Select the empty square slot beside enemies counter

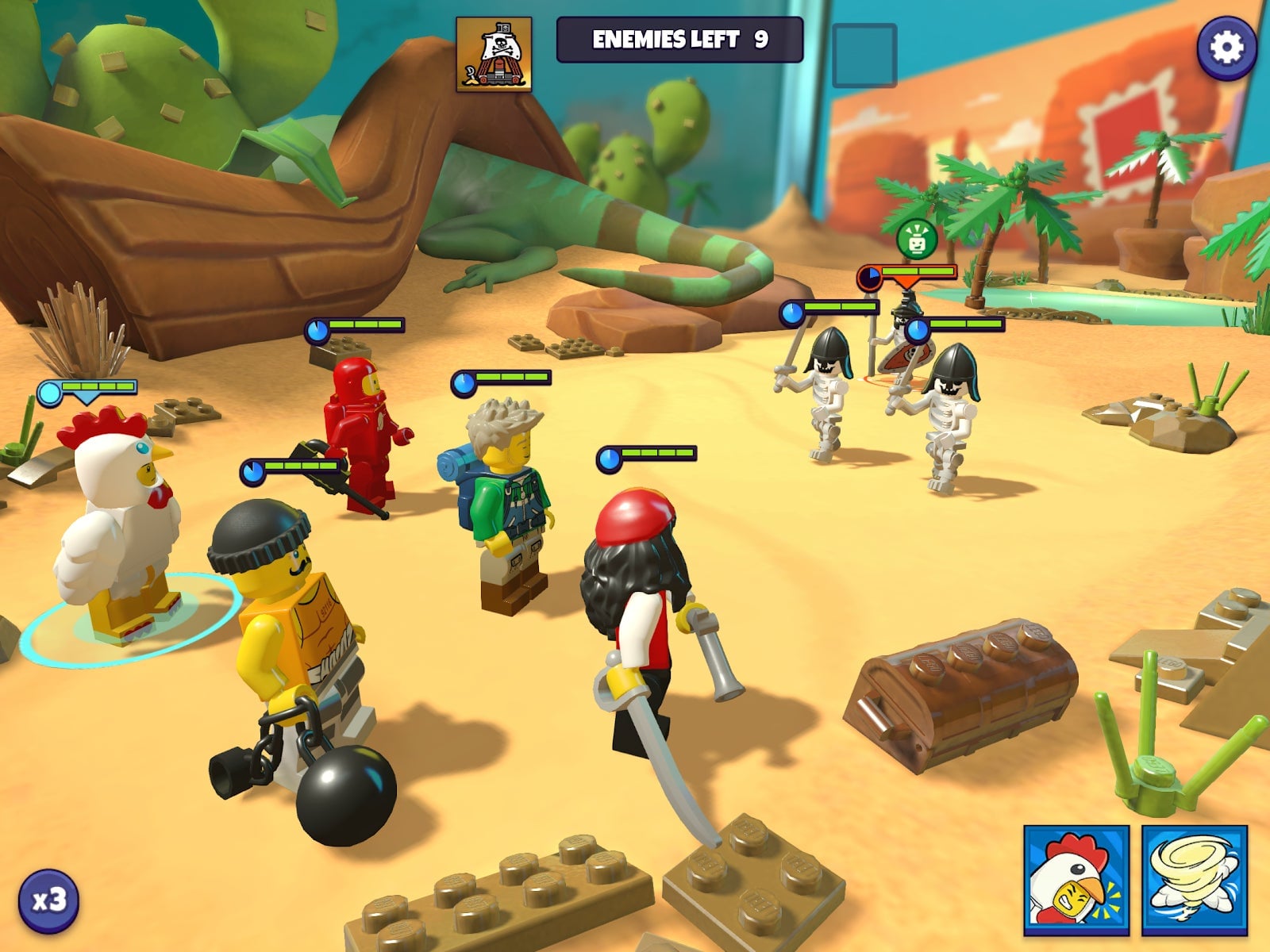point(864,55)
